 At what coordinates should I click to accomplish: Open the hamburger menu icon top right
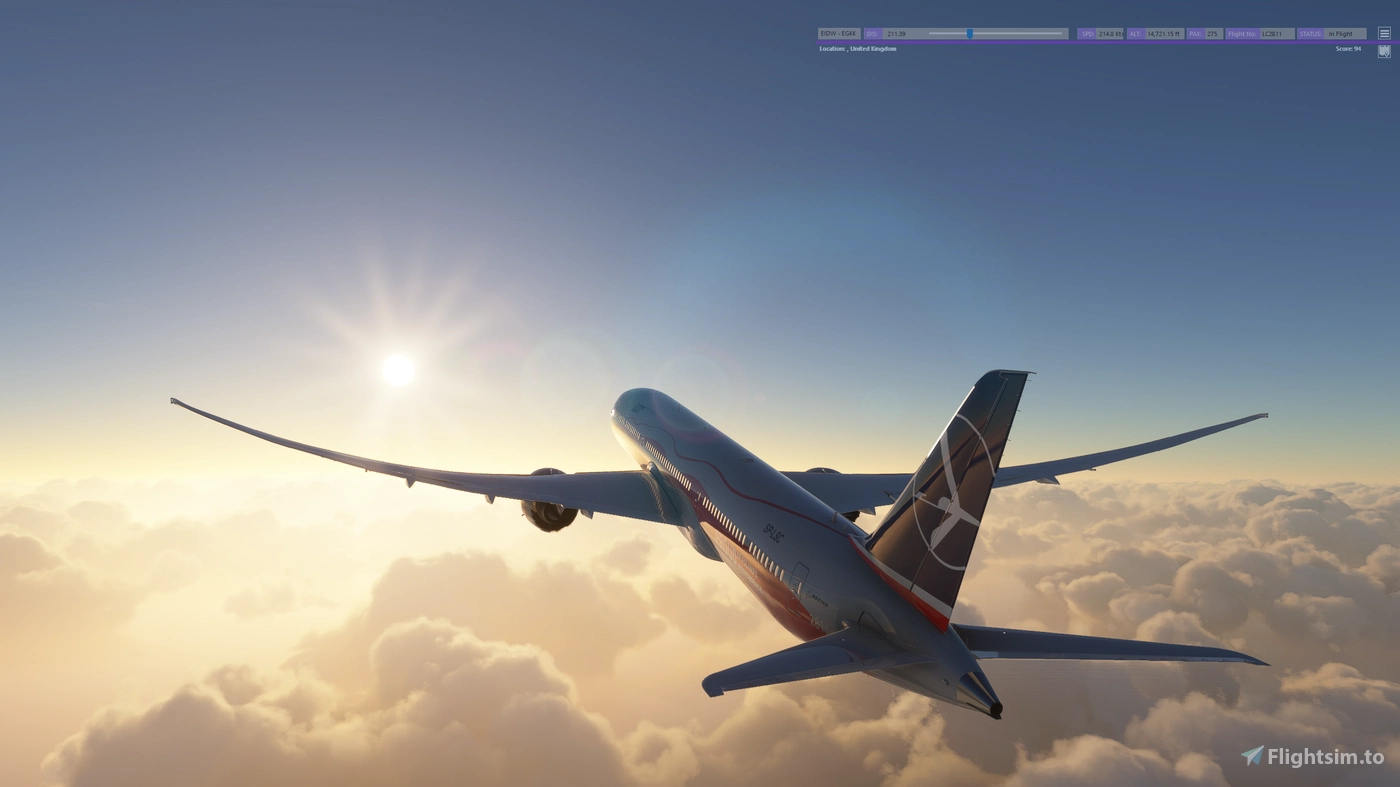coord(1384,32)
